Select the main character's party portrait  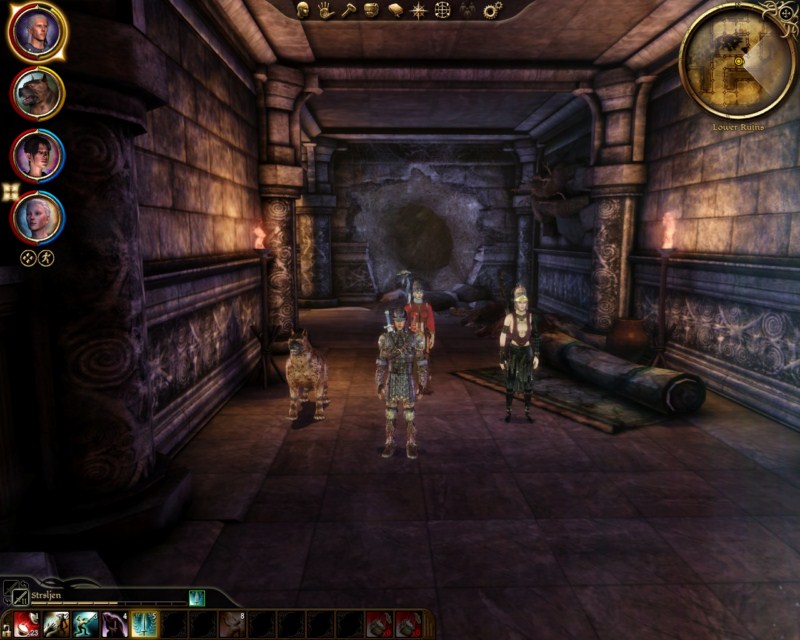point(38,32)
